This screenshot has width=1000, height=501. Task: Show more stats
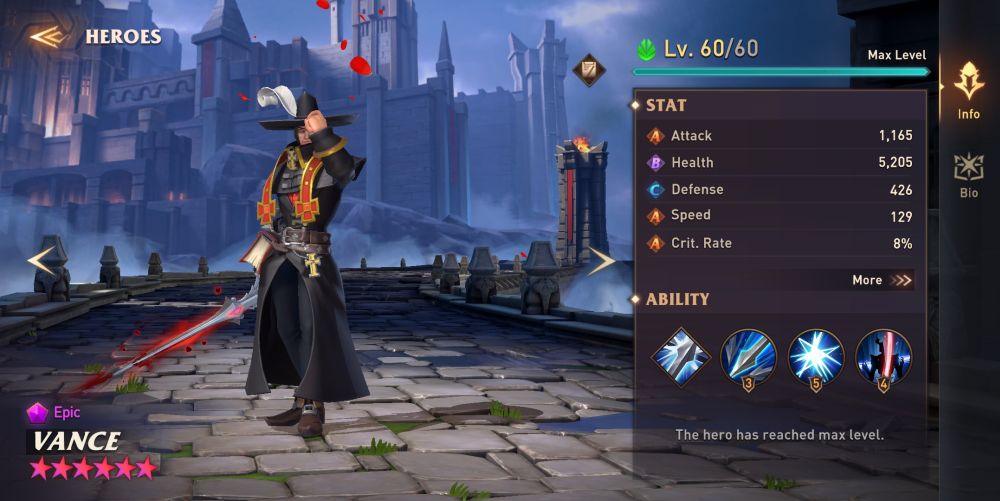pyautogui.click(x=882, y=280)
